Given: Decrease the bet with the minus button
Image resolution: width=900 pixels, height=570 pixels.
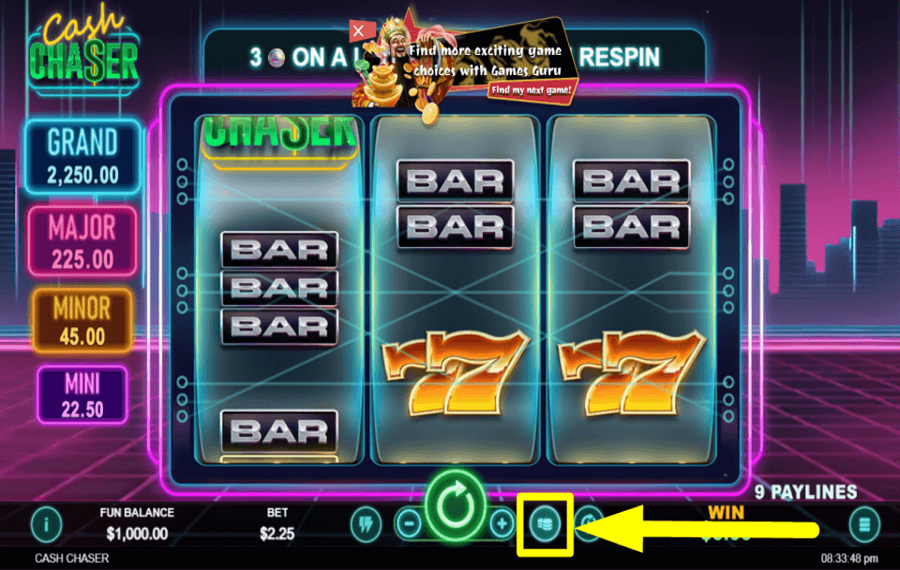Looking at the screenshot, I should point(409,523).
